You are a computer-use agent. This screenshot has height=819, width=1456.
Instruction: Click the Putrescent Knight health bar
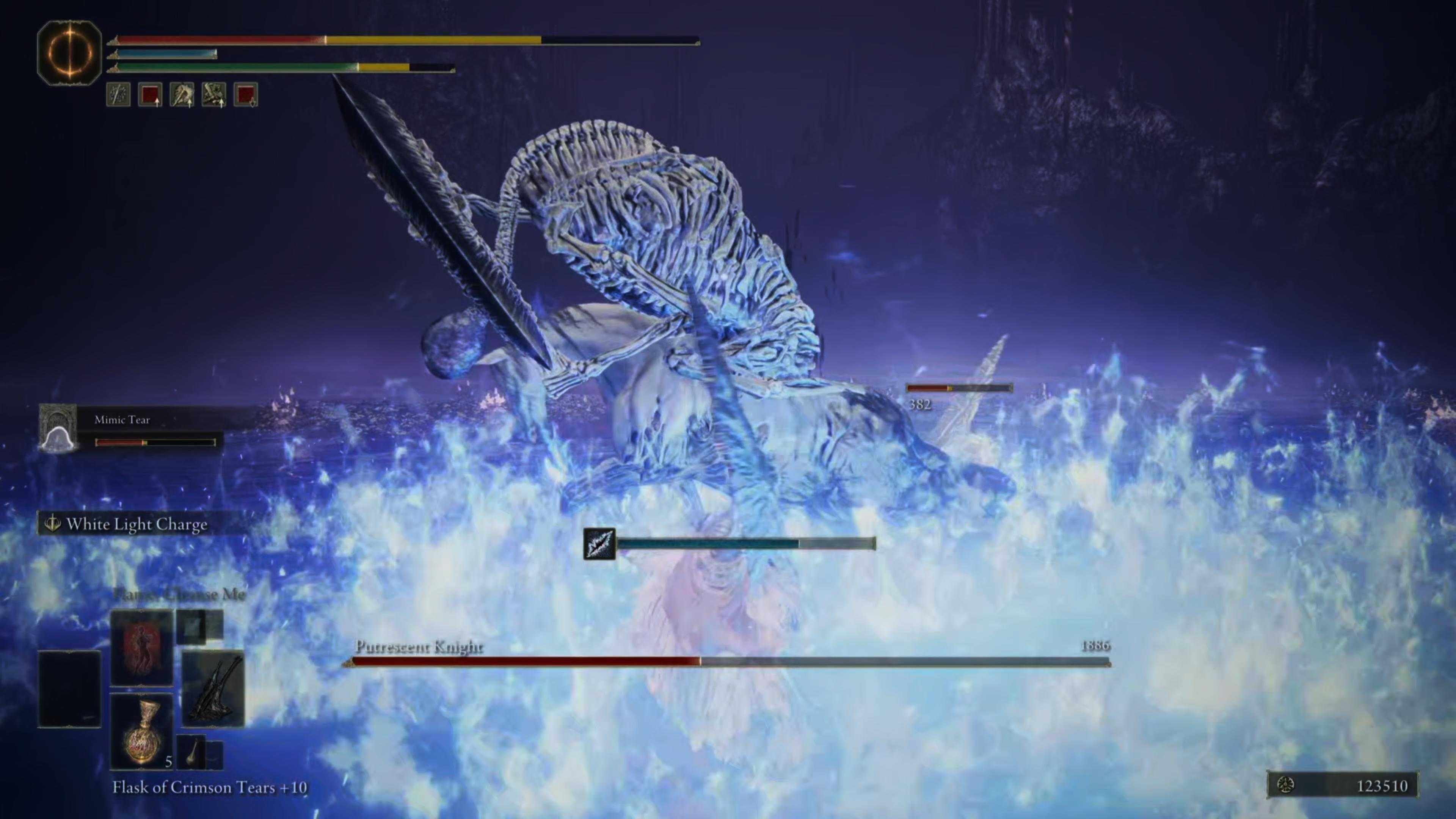(729, 659)
